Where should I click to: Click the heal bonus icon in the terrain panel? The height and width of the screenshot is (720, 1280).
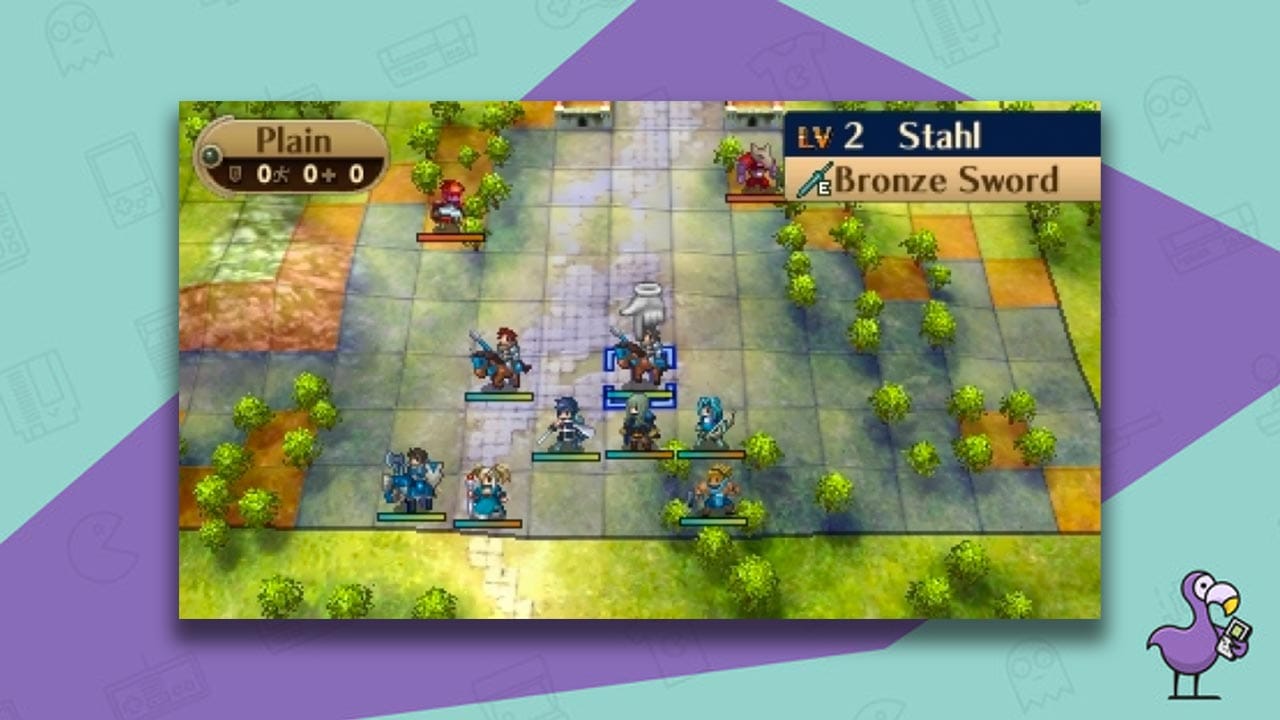point(328,174)
